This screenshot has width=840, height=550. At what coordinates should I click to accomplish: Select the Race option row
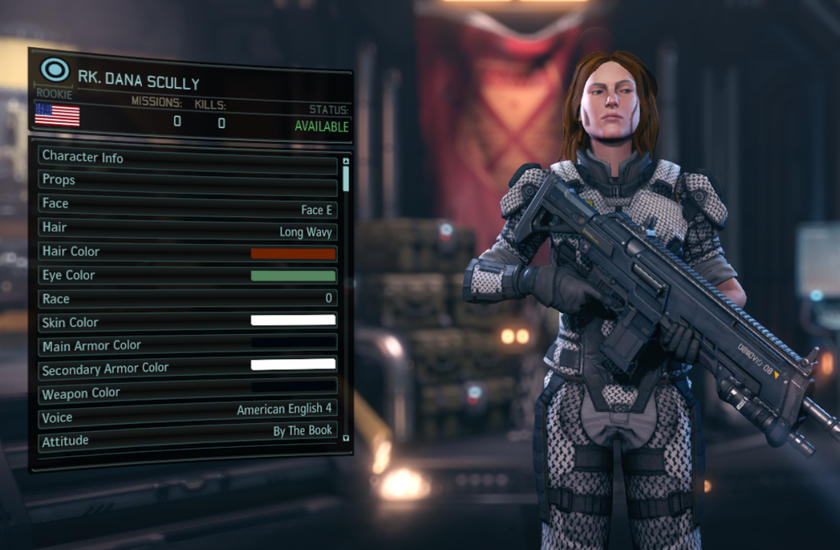click(x=188, y=299)
